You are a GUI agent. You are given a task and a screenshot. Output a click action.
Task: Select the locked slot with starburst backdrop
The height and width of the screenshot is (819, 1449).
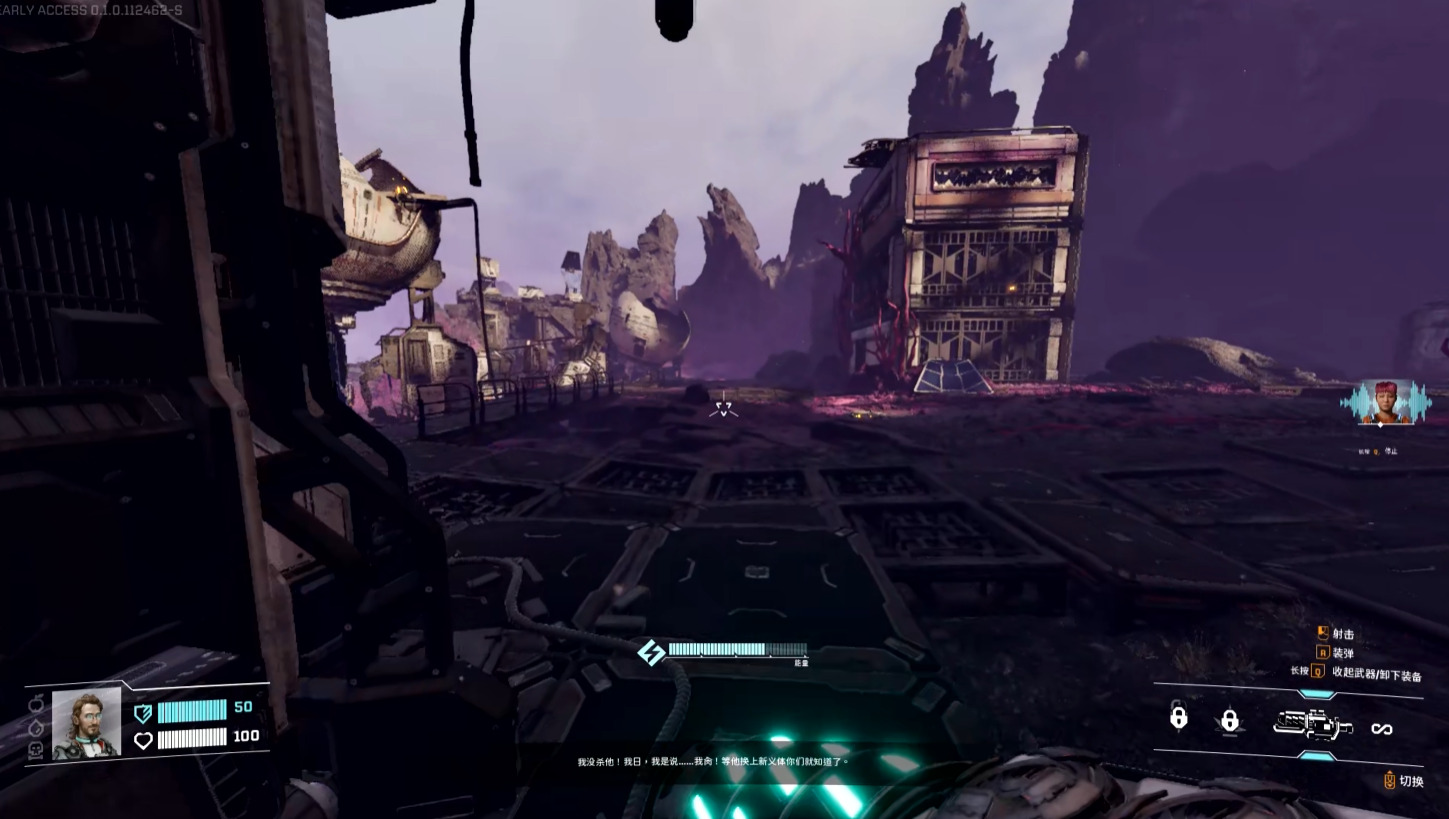[1230, 721]
